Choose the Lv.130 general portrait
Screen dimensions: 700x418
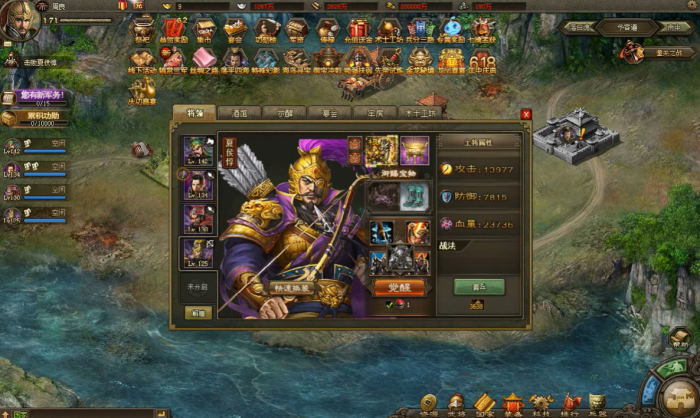click(199, 218)
